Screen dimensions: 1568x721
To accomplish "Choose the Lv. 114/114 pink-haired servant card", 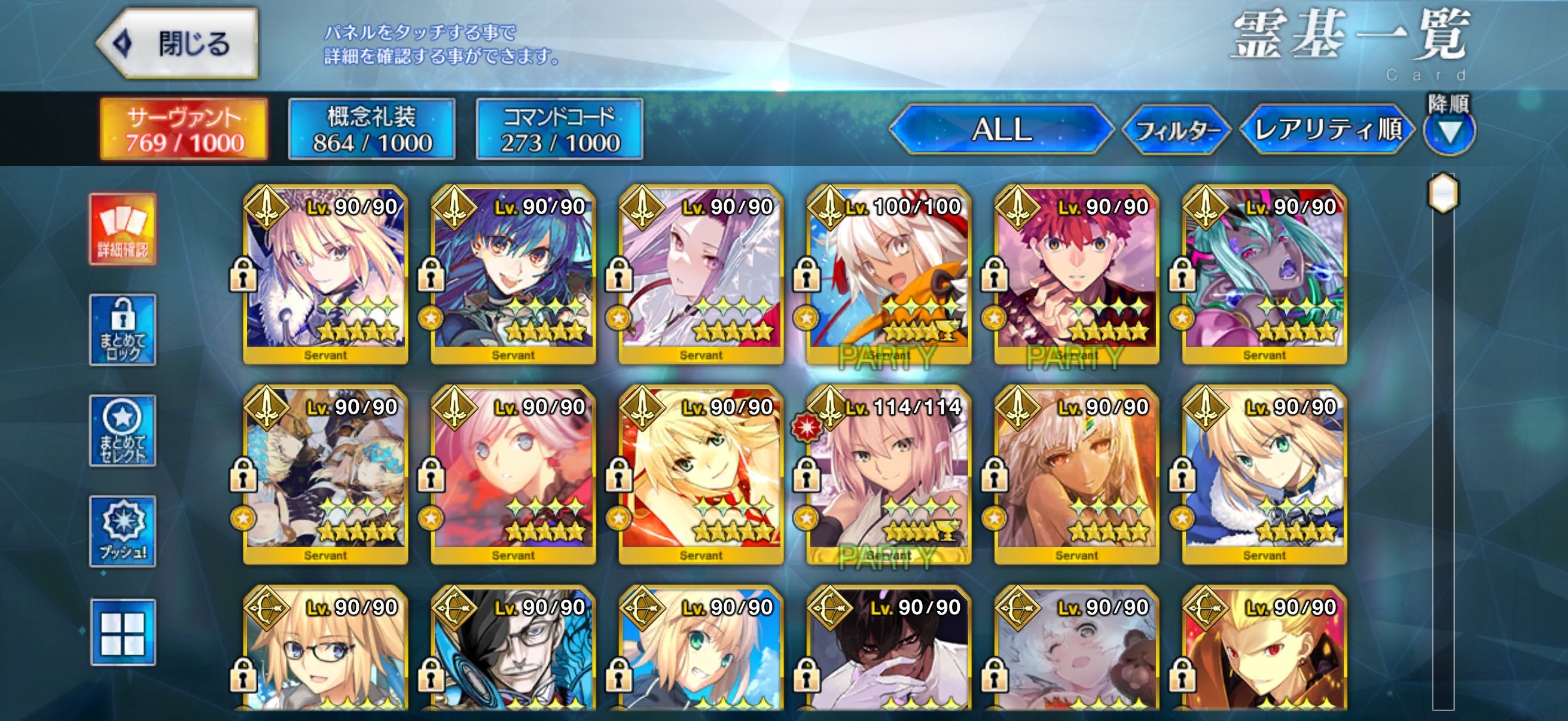I will (x=889, y=475).
